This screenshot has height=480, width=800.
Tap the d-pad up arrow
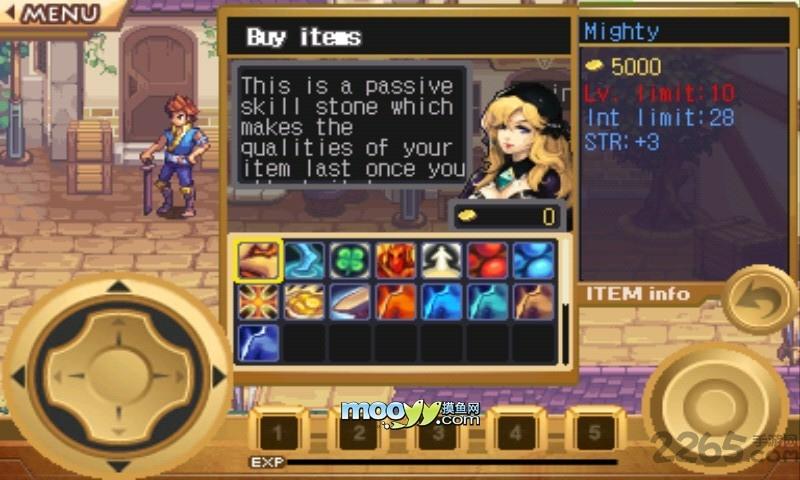[x=118, y=289]
